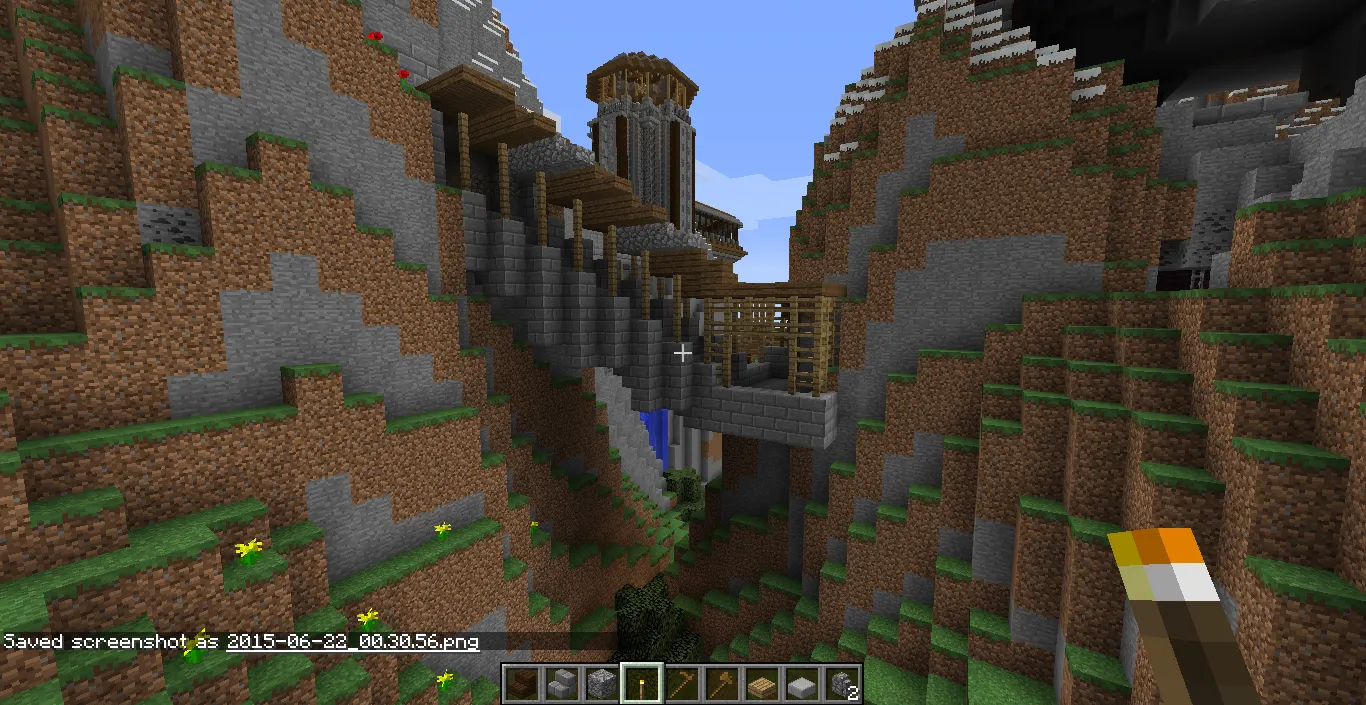
Task: Equip the wooden pickaxe from the hotbar
Action: (x=681, y=684)
